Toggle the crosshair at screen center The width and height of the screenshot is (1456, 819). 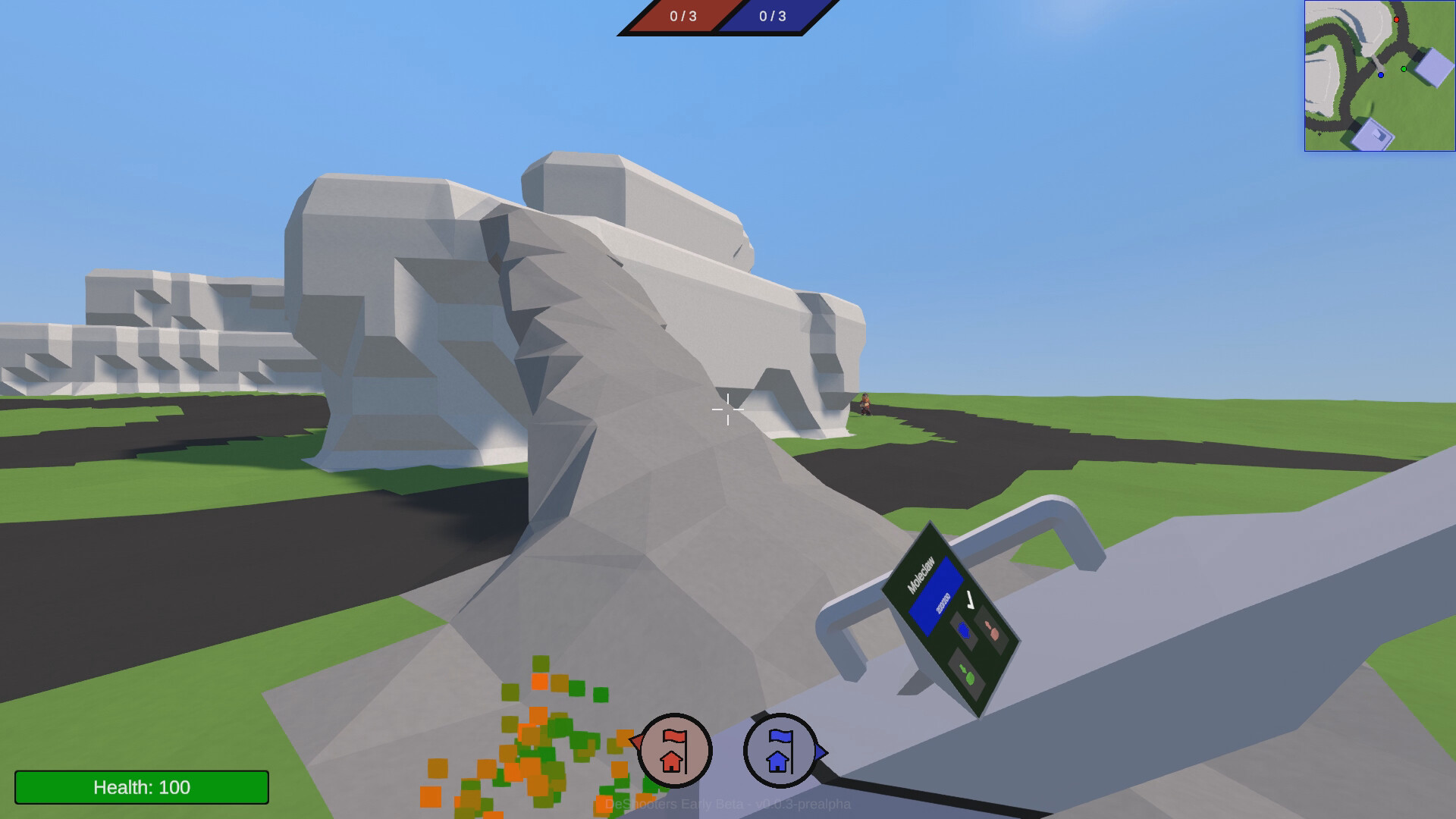(727, 409)
